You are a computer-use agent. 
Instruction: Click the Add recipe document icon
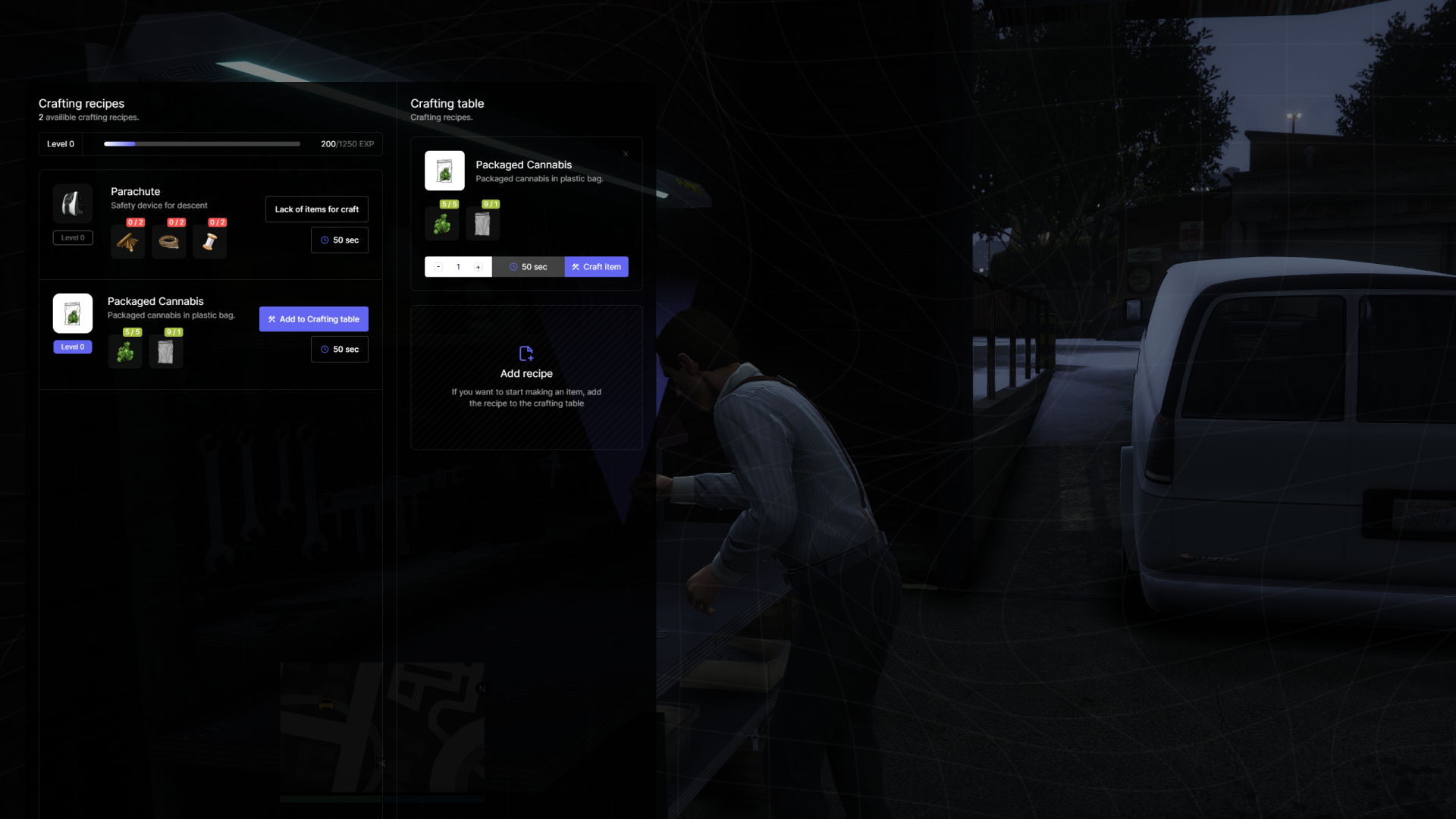pos(526,353)
